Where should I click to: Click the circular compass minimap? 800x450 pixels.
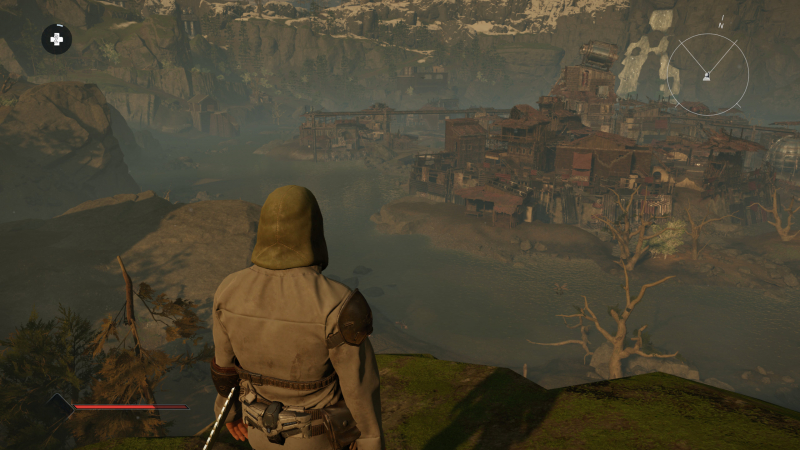click(x=708, y=73)
